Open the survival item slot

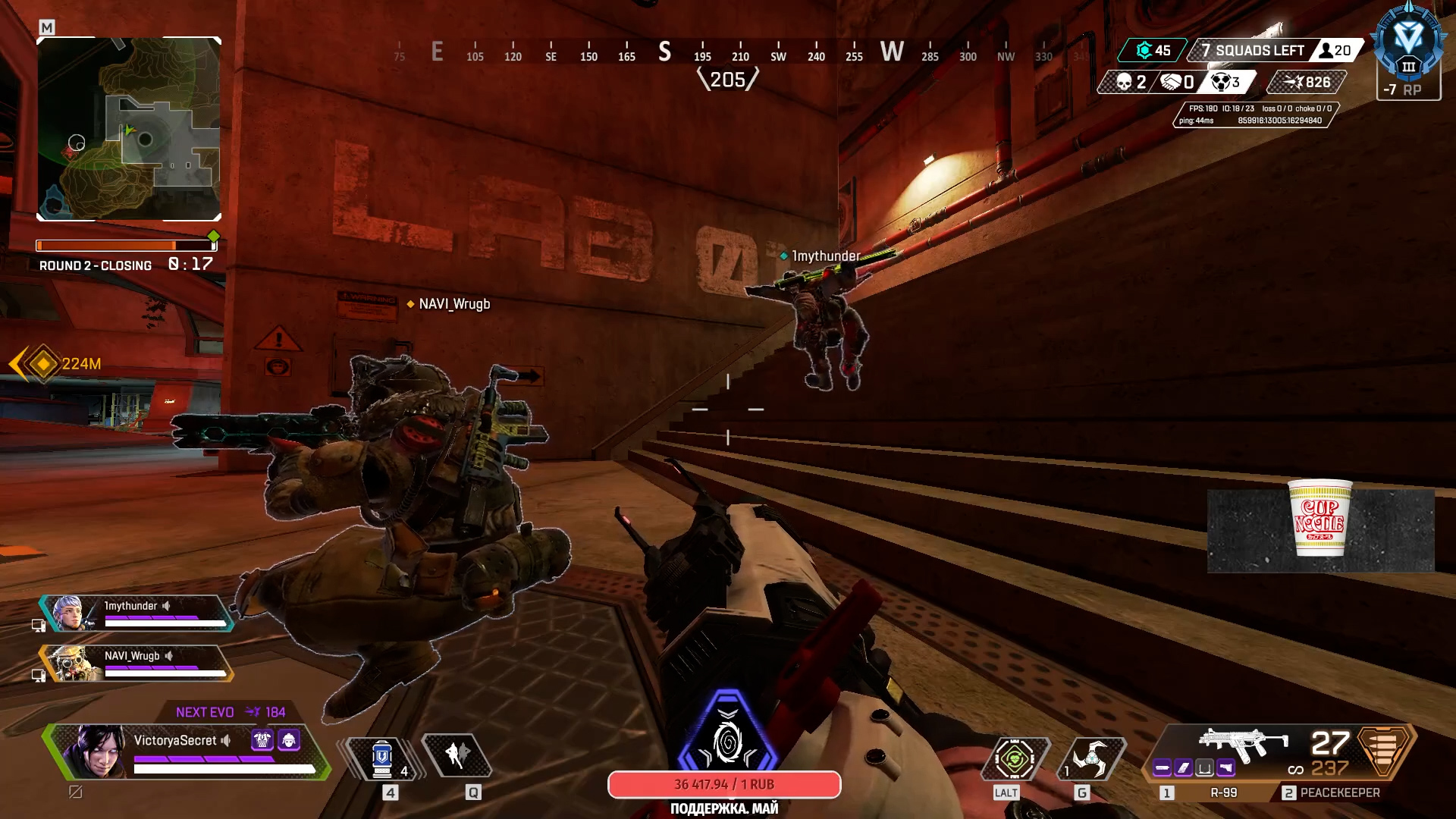(1015, 758)
